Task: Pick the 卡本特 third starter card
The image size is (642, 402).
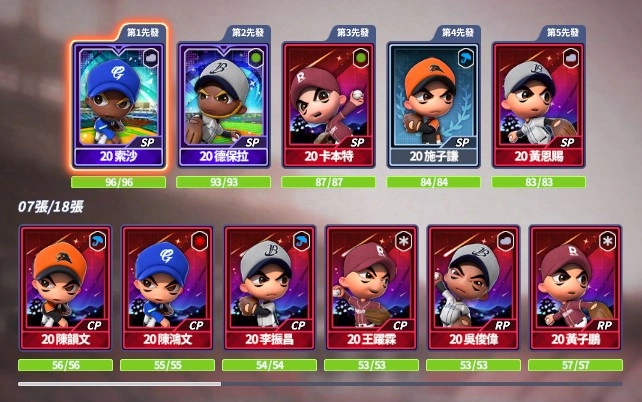Action: [x=332, y=104]
